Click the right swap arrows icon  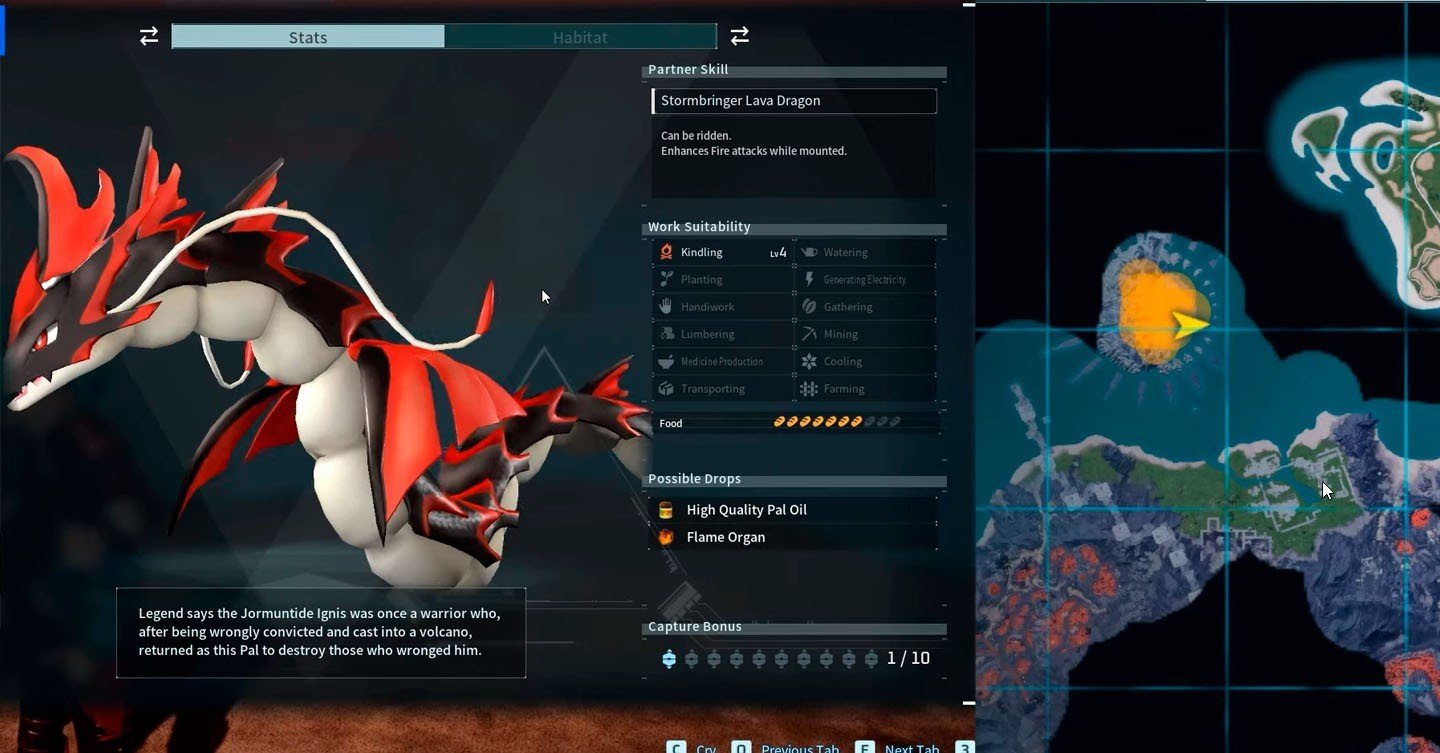pos(740,37)
